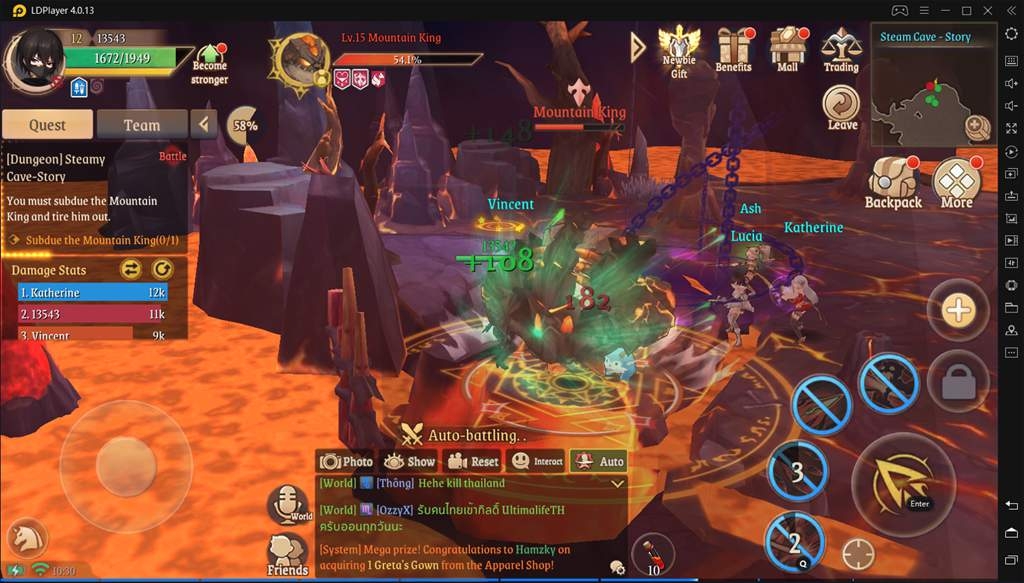1024x583 pixels.
Task: Open Photo mode
Action: tap(346, 461)
